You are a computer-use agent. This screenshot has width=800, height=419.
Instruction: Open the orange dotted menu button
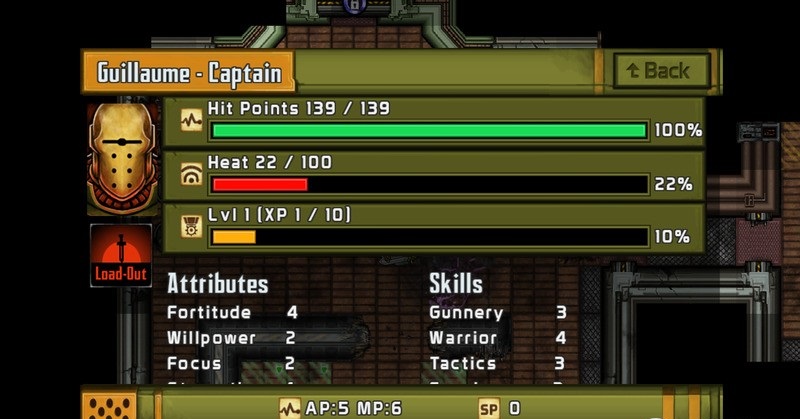point(109,406)
